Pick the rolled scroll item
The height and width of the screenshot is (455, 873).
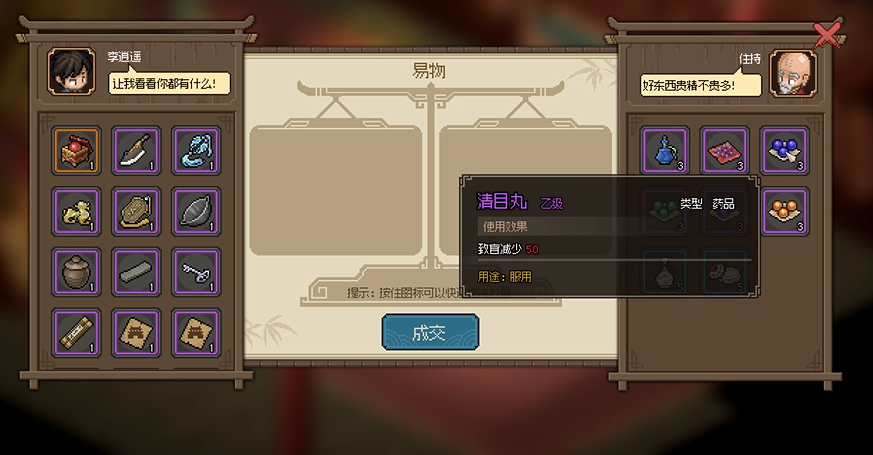pos(76,330)
